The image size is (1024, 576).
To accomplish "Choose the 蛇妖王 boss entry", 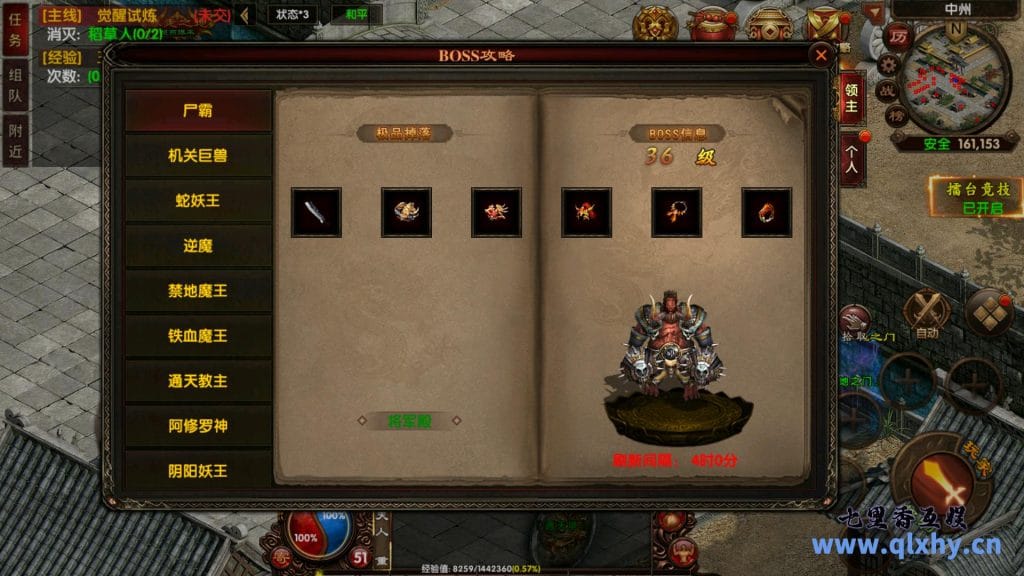I will (198, 200).
